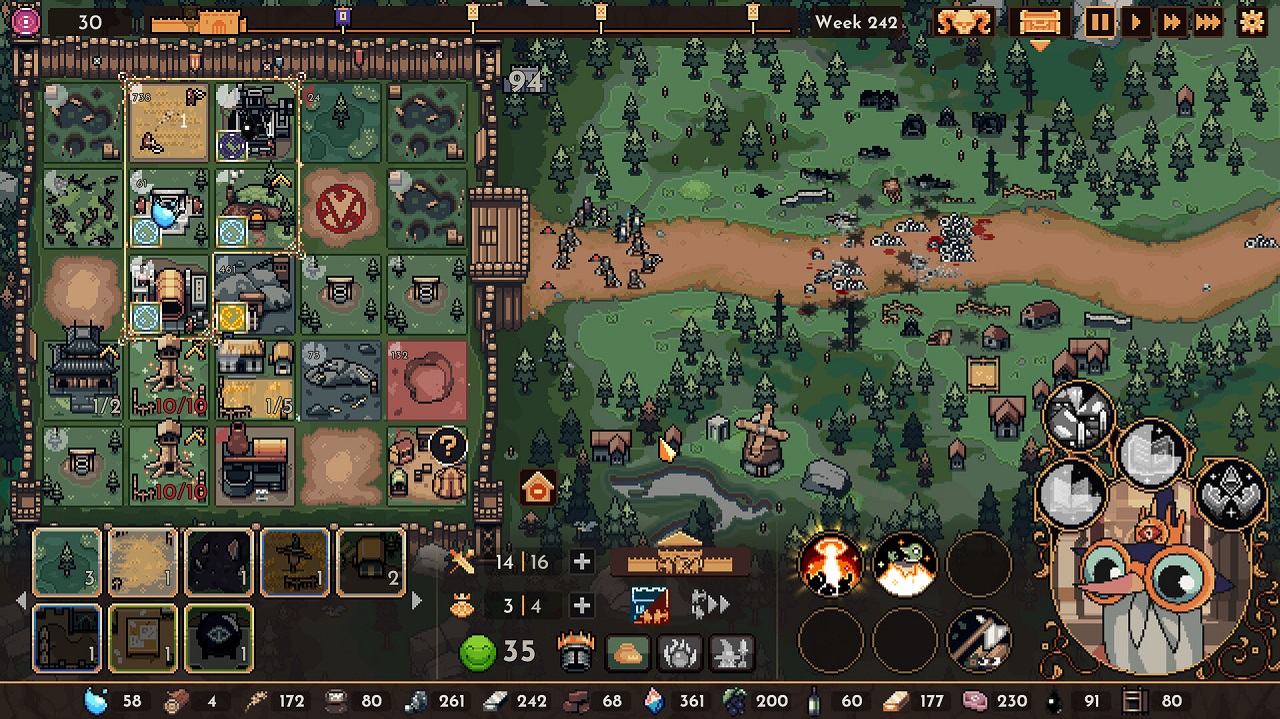Open the treasure chest panel

[x=1038, y=22]
